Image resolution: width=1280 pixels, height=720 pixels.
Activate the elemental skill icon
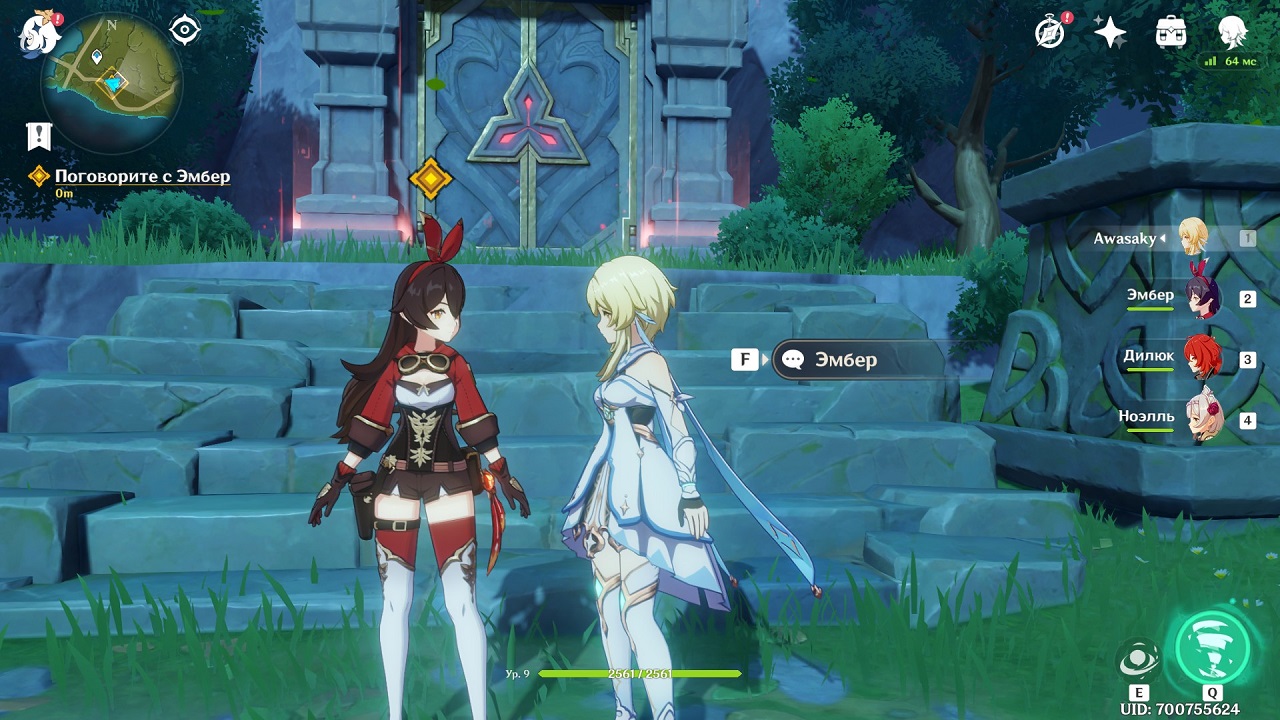(x=1138, y=660)
